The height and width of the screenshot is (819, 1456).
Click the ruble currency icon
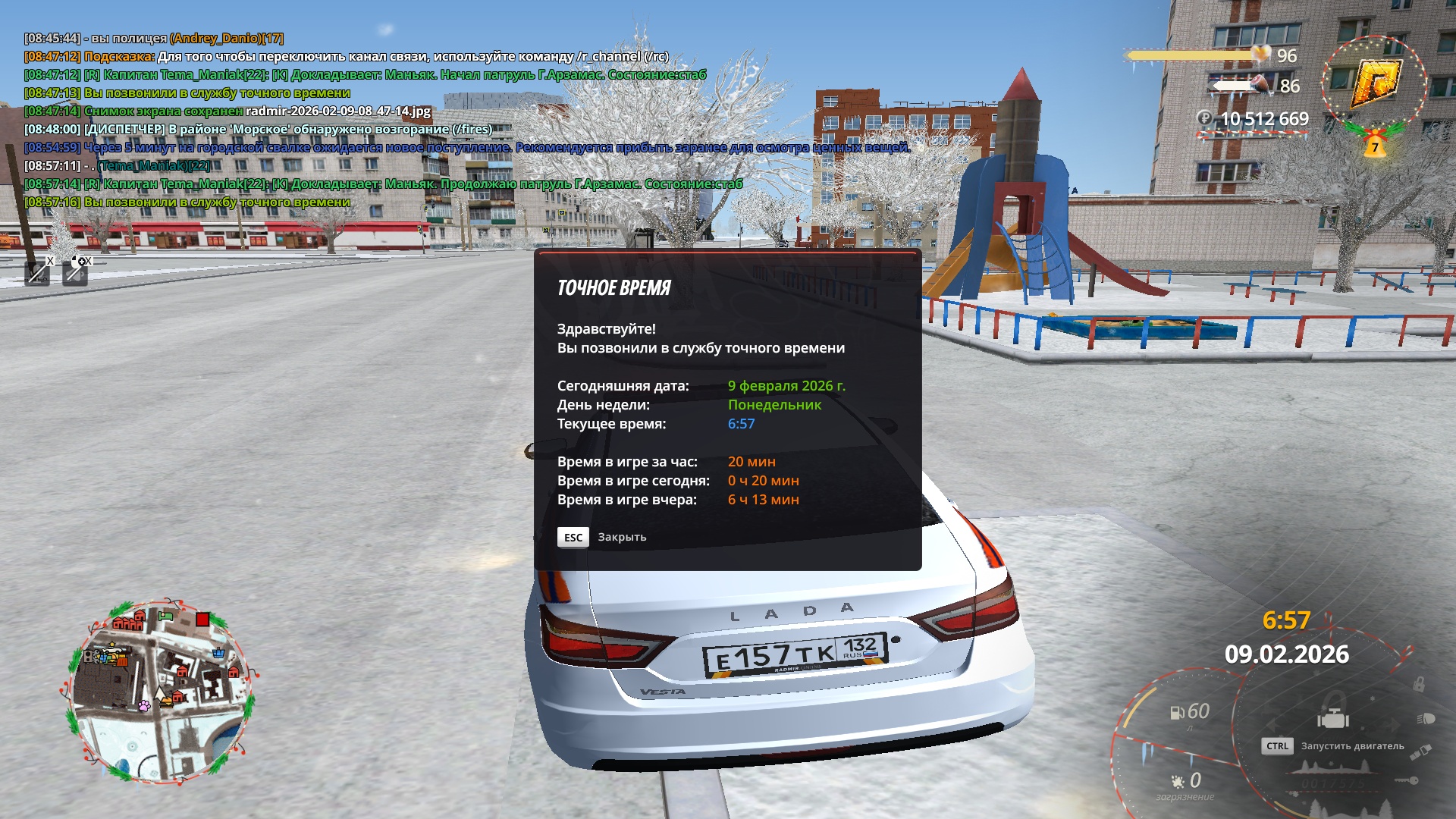point(1204,118)
